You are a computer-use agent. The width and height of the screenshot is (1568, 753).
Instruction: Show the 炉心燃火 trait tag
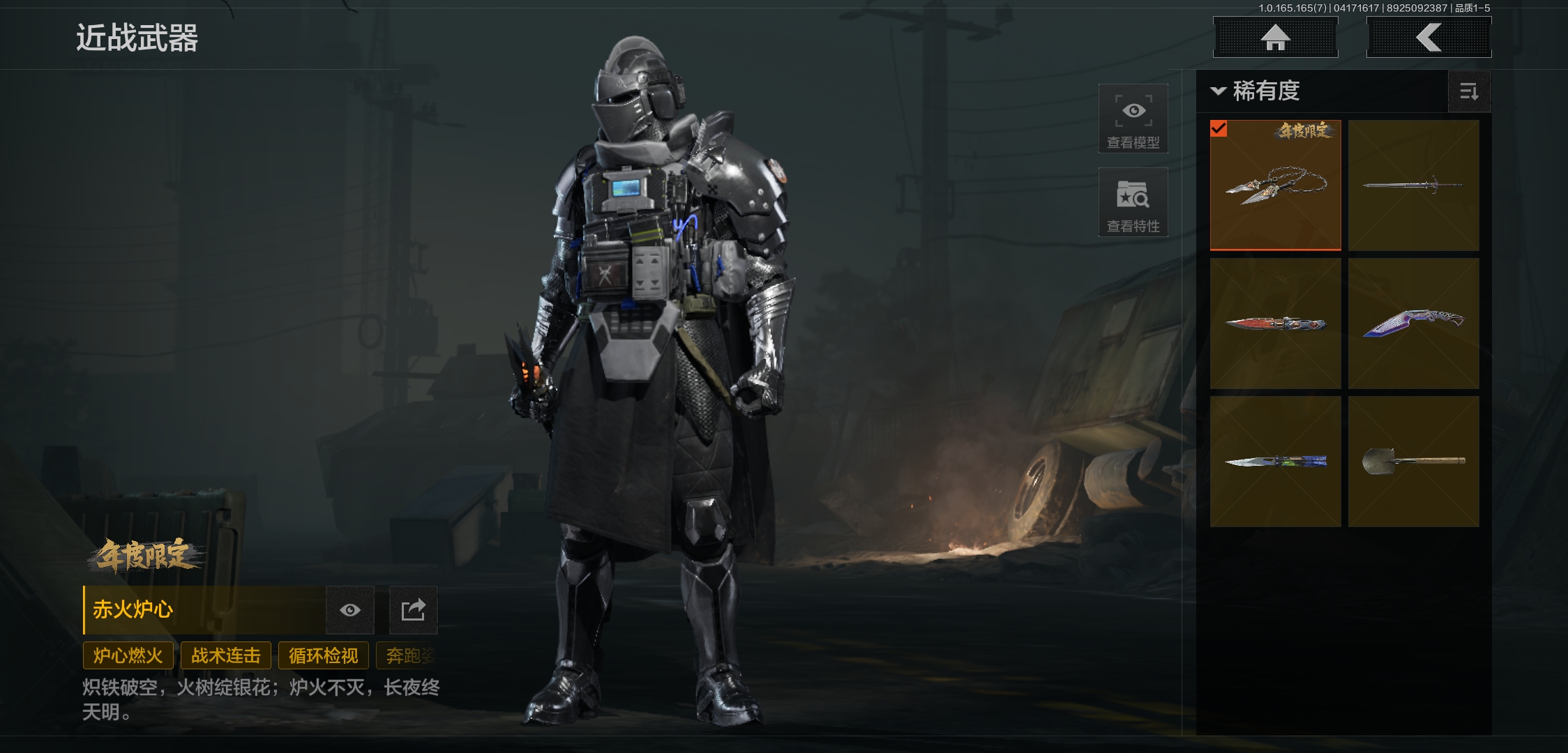[128, 655]
